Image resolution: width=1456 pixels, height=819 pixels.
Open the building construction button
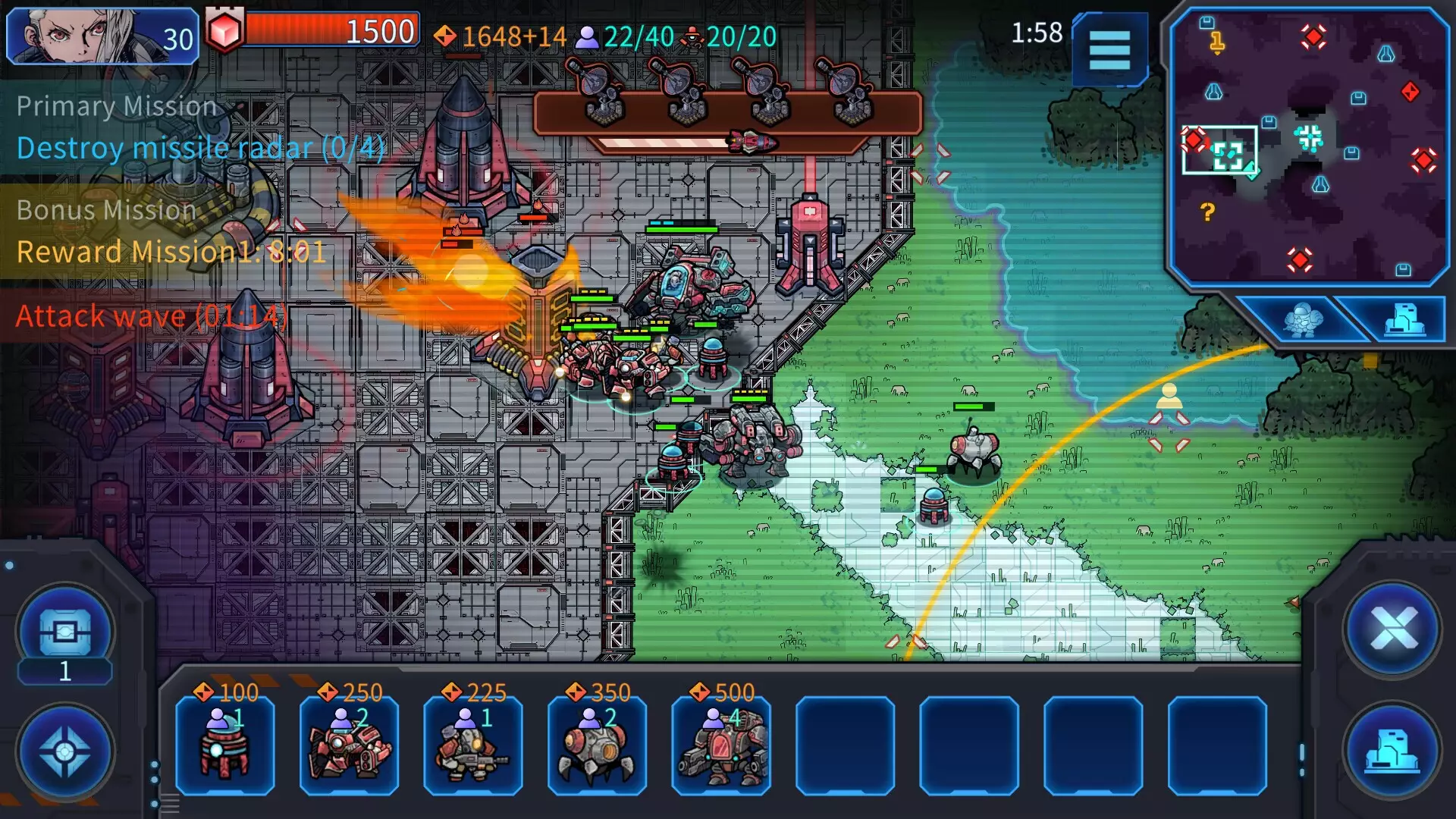click(1392, 750)
